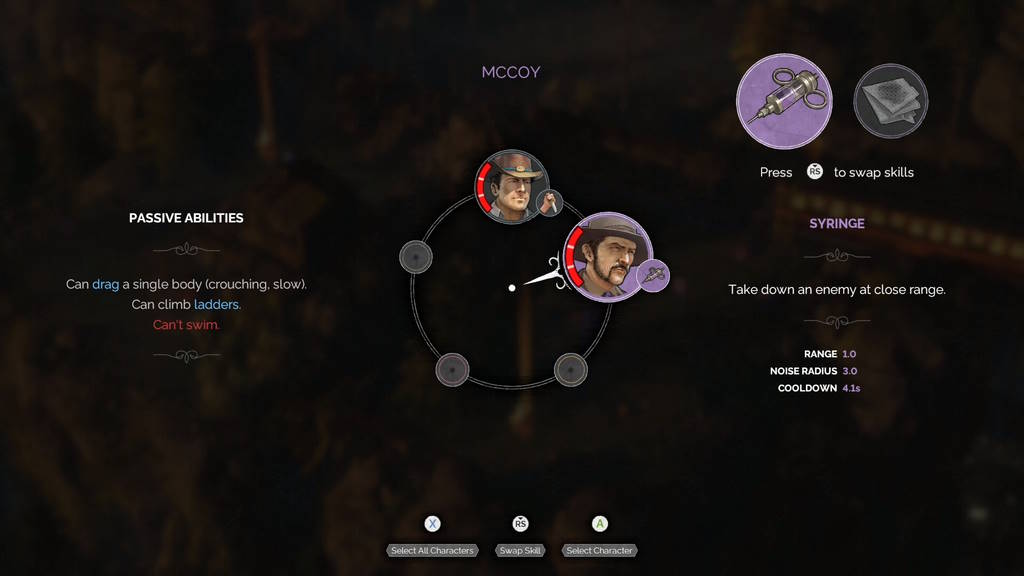
Task: Choose Cooper's portrait on the character wheel
Action: (512, 187)
